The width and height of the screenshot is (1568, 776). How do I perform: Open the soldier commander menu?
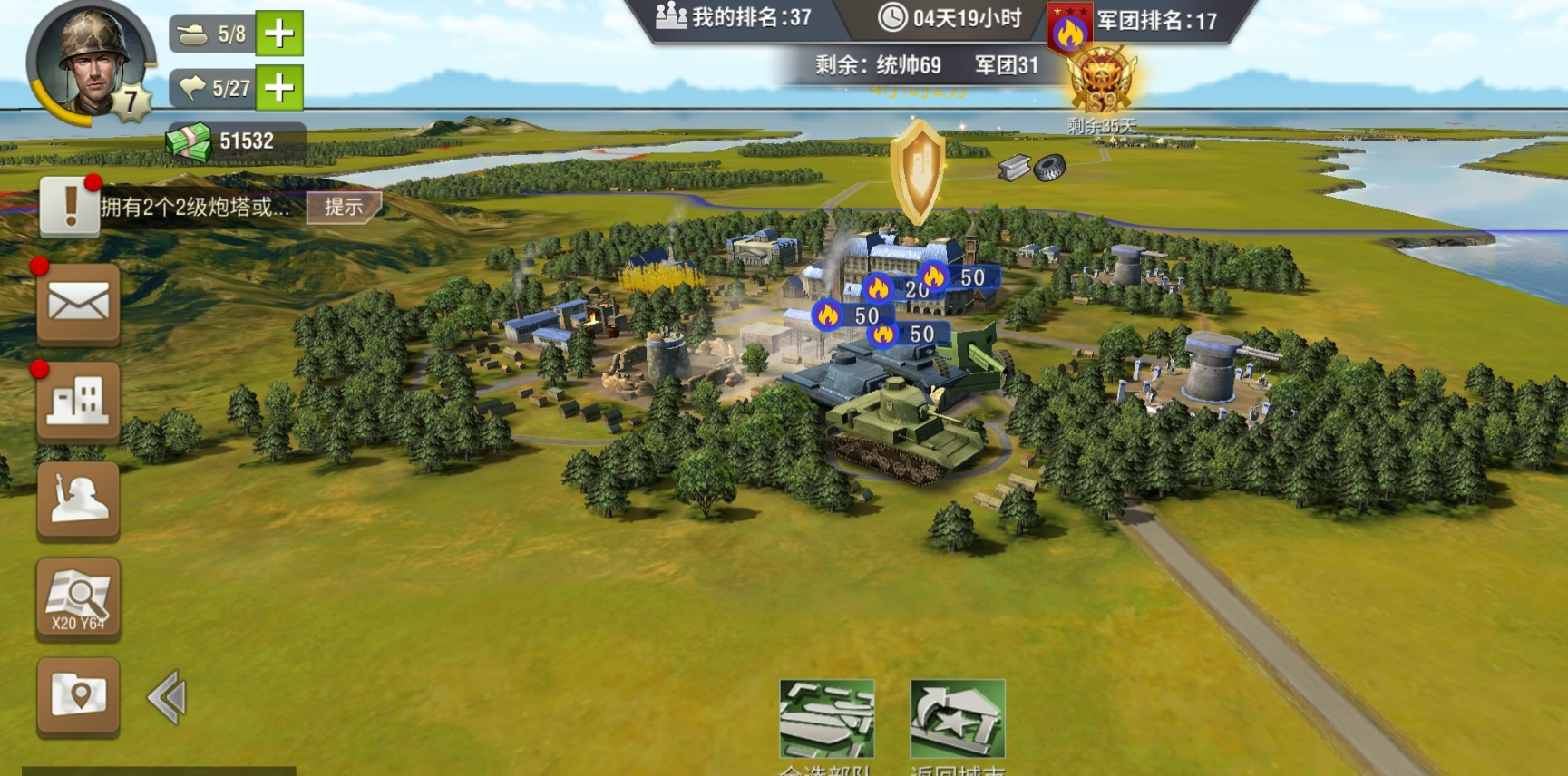click(79, 500)
